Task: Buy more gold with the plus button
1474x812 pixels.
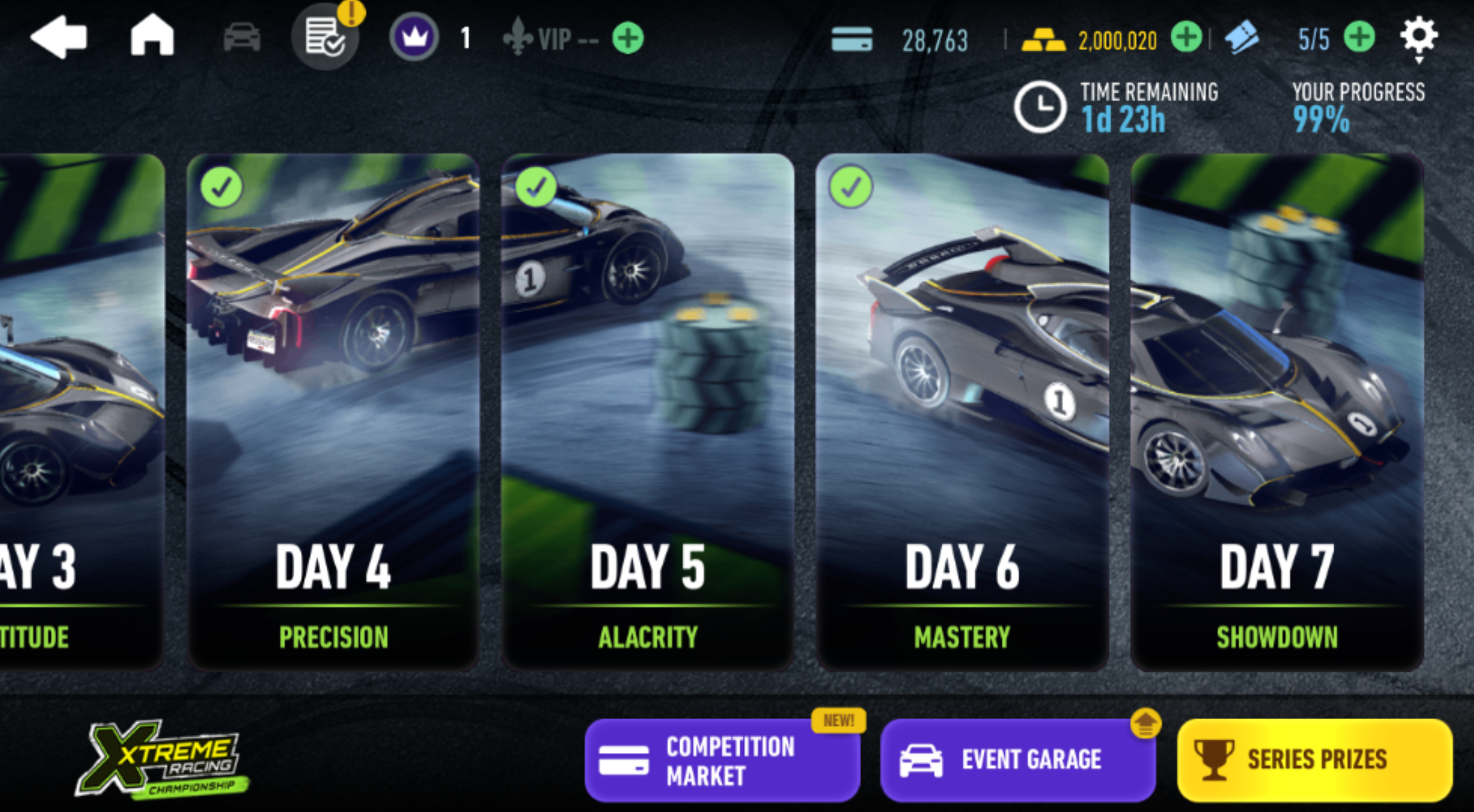Action: (x=1186, y=37)
